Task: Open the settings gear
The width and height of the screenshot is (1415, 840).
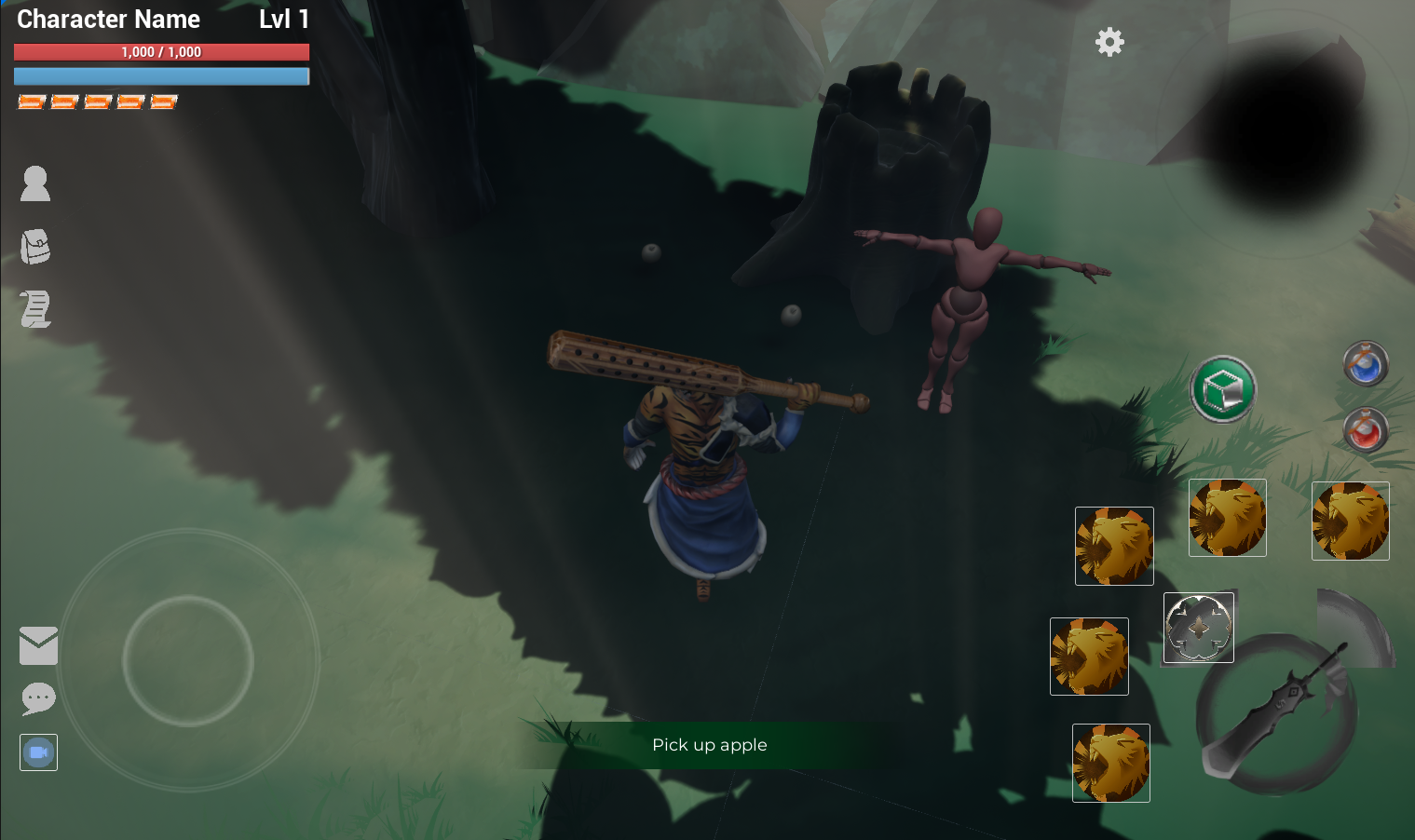Action: [1109, 42]
